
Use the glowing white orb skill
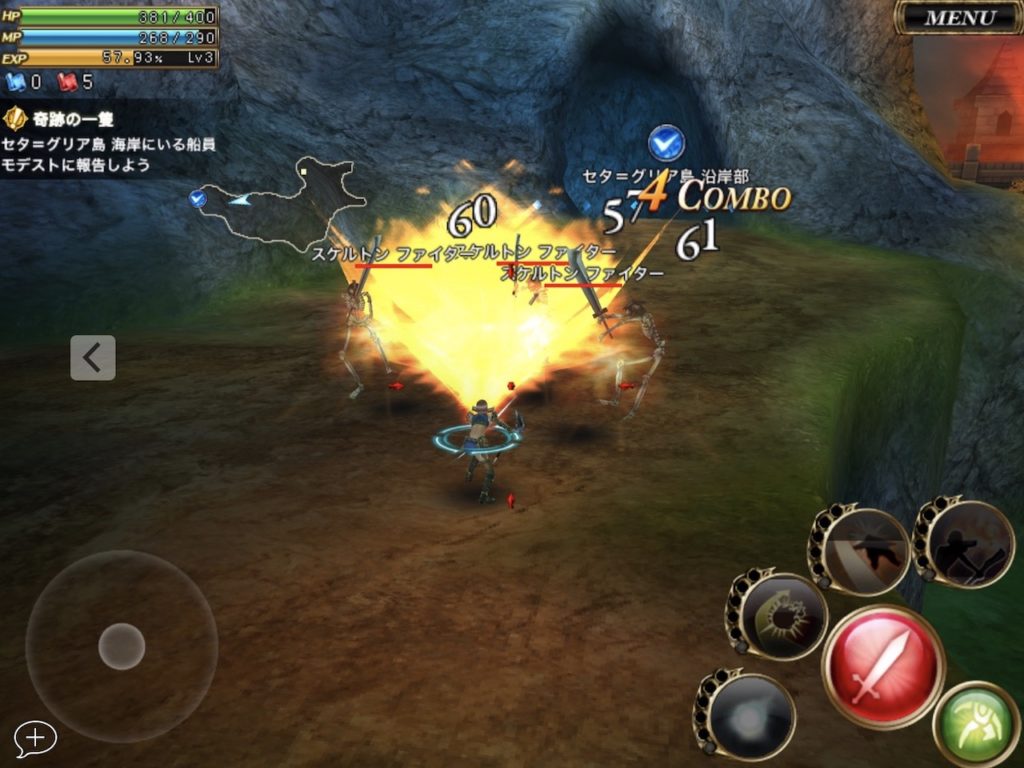[x=747, y=717]
